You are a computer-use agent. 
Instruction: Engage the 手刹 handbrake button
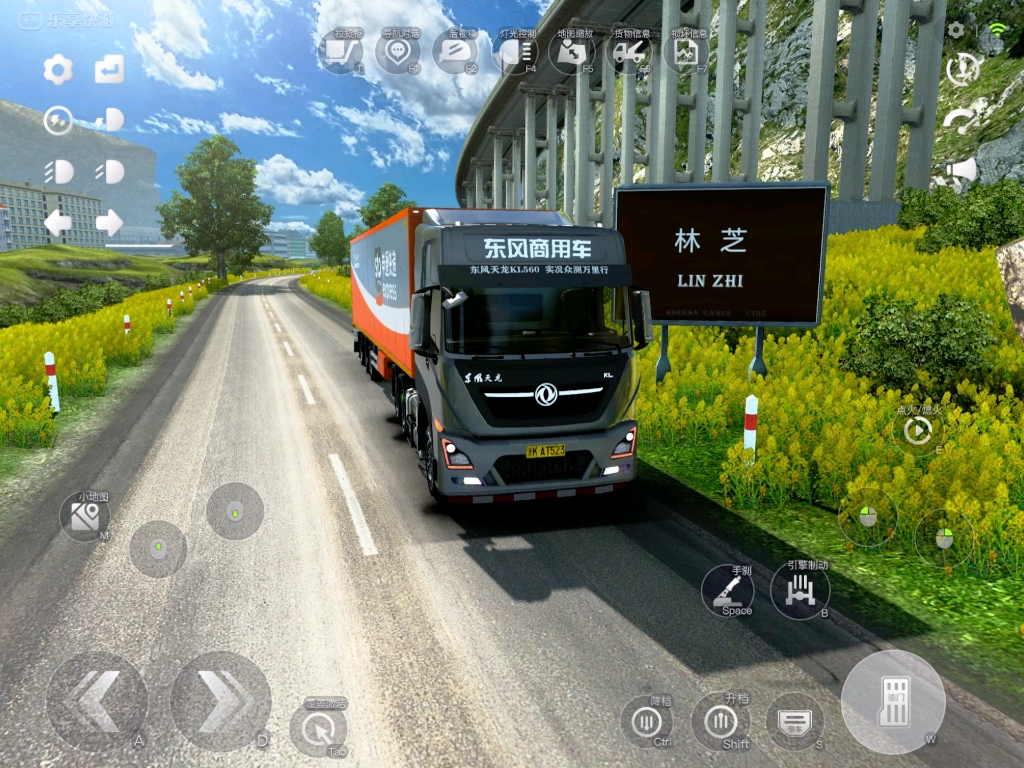click(728, 591)
